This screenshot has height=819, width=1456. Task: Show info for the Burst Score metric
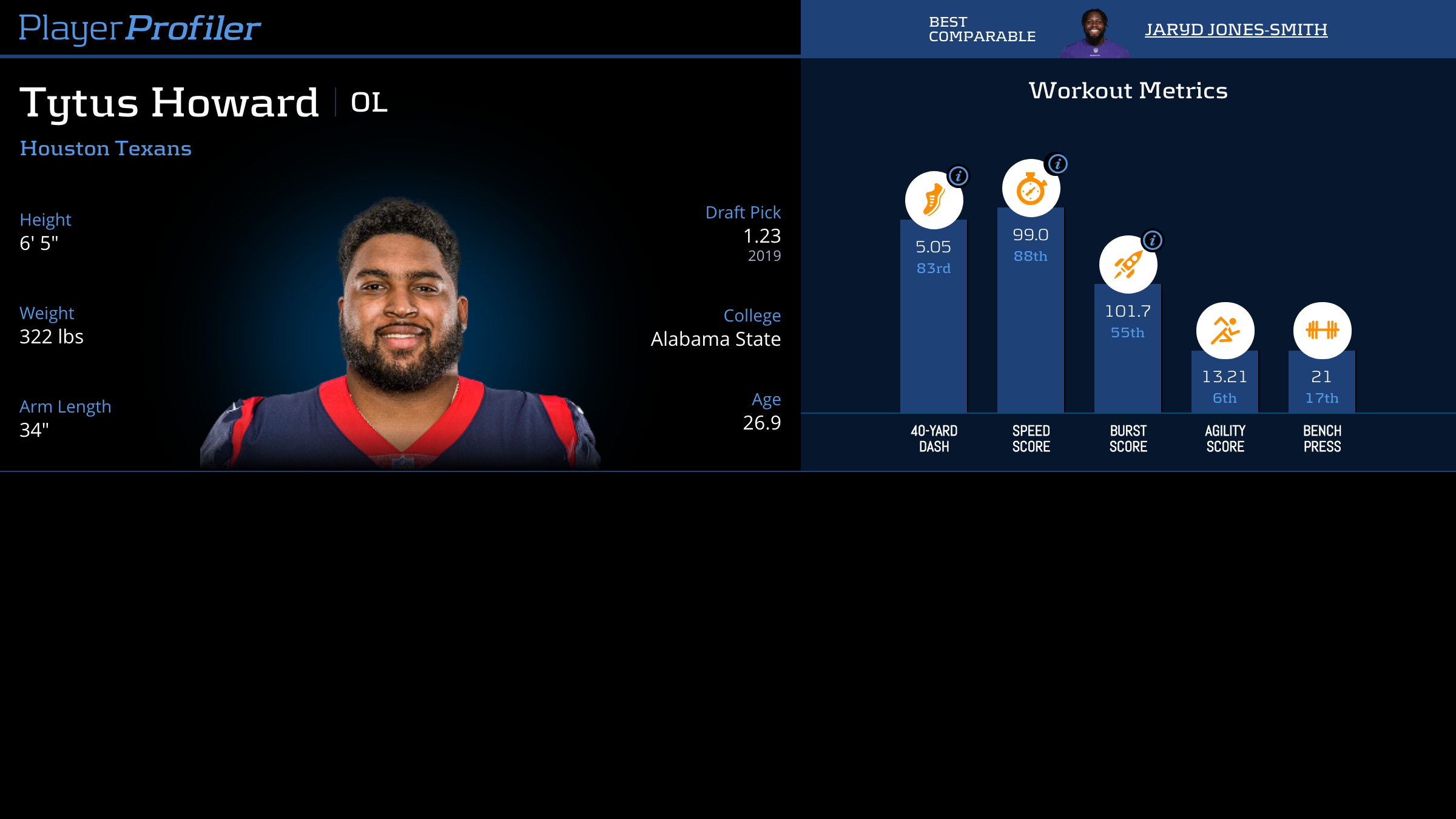coord(1153,241)
